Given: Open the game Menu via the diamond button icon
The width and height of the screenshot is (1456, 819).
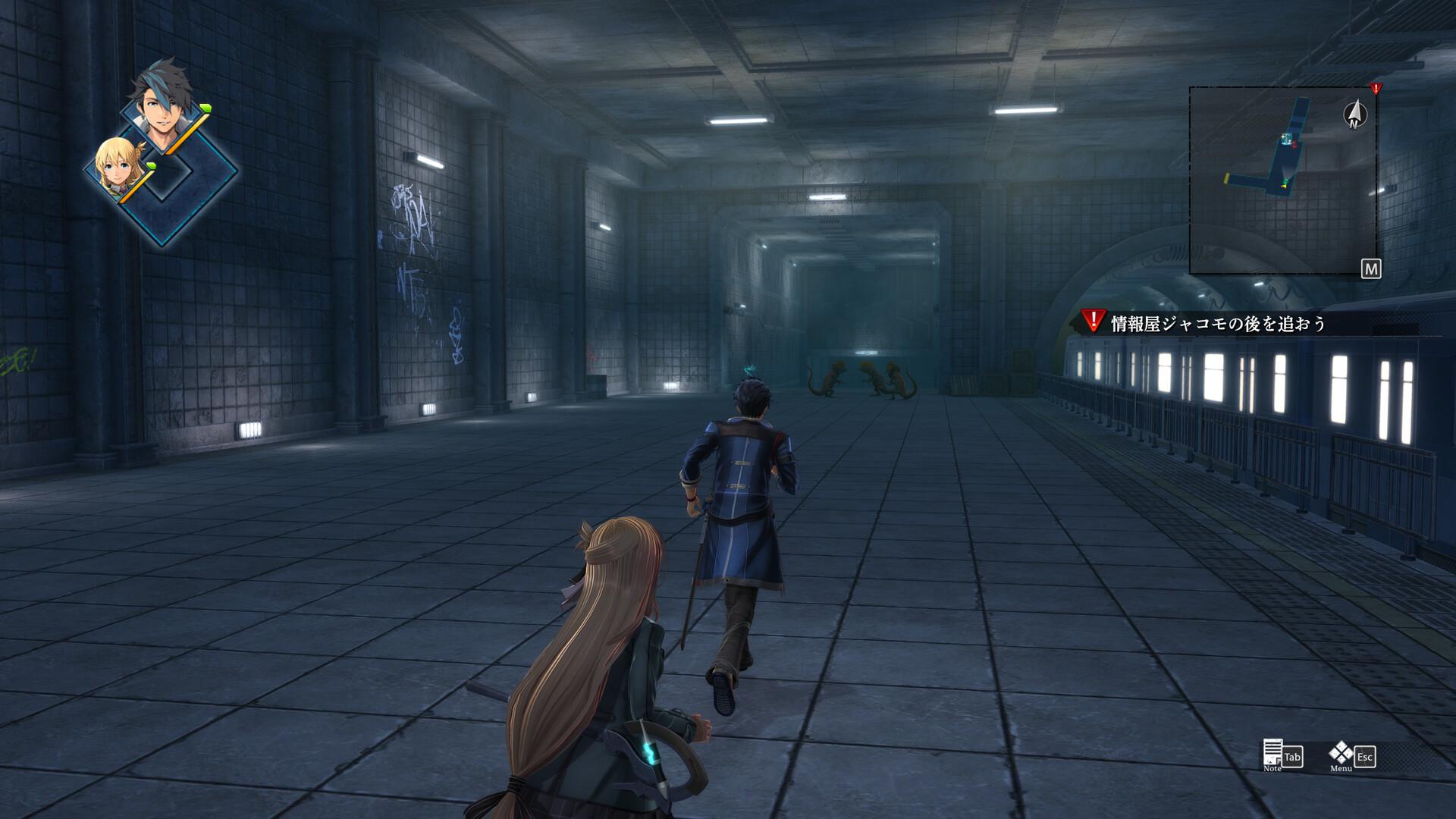Looking at the screenshot, I should pos(1341,753).
